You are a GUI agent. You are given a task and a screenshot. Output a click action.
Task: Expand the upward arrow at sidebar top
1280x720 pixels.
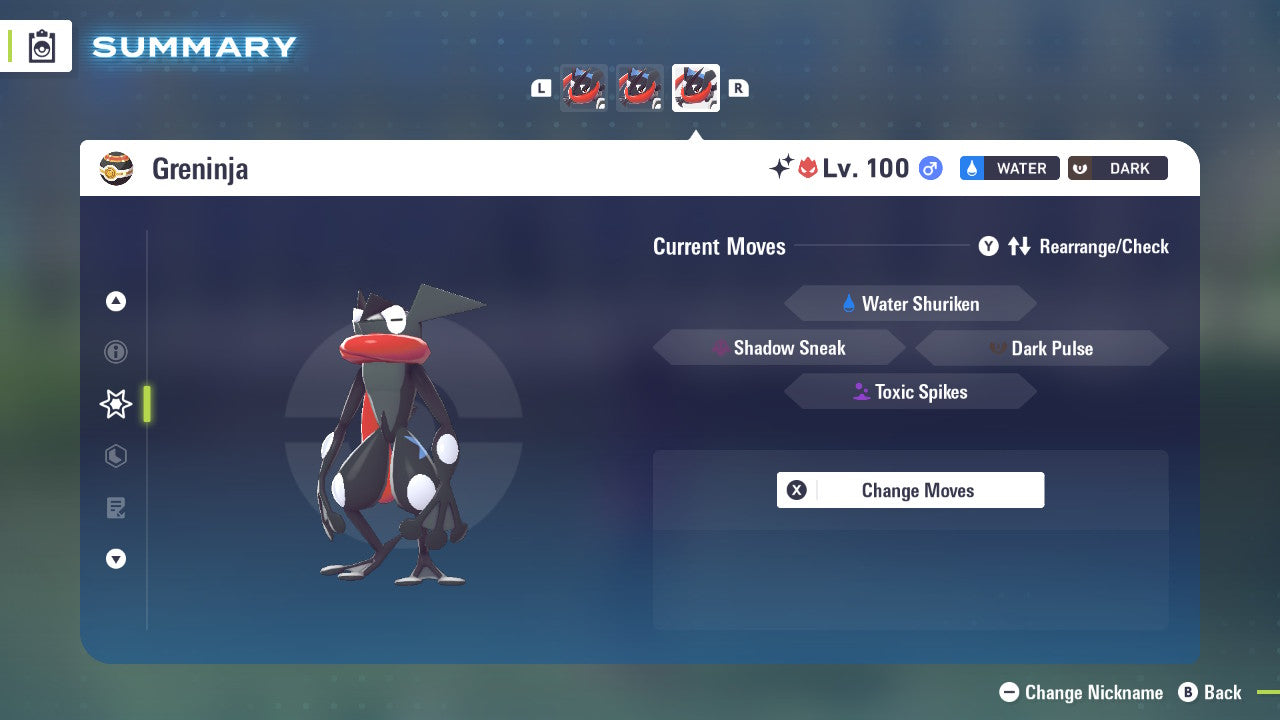point(116,301)
